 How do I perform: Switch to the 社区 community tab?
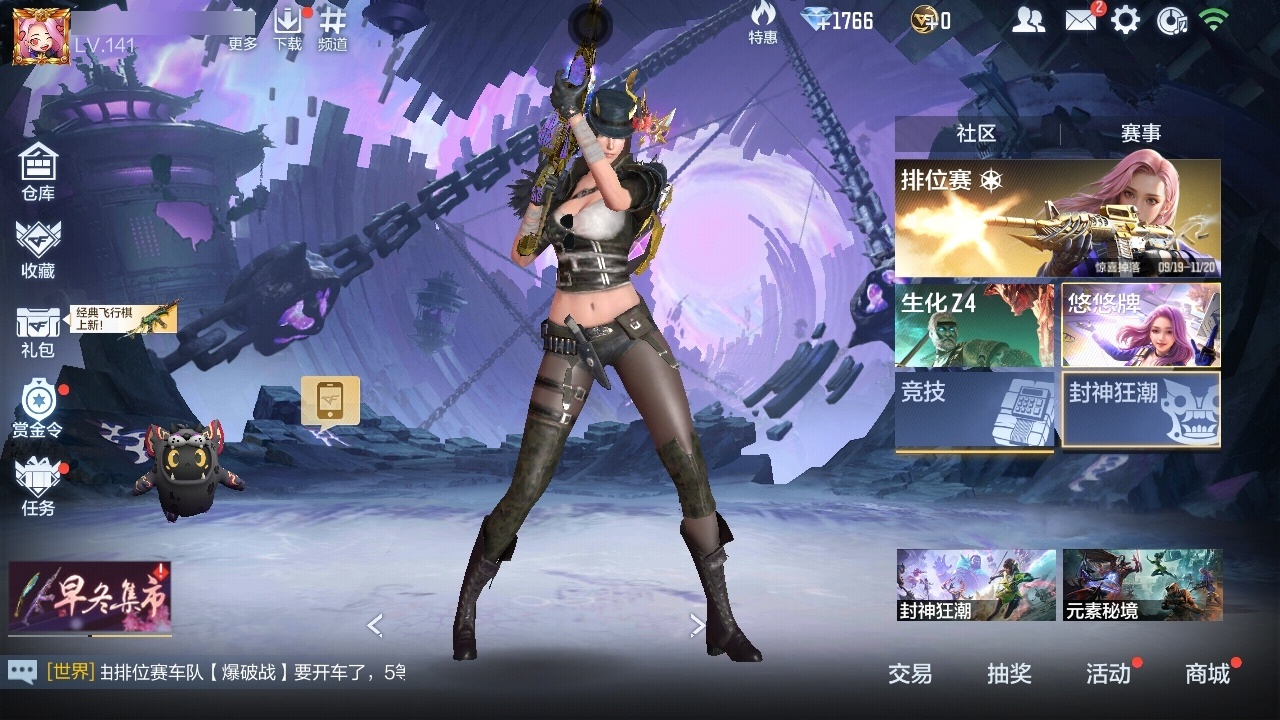tap(976, 133)
